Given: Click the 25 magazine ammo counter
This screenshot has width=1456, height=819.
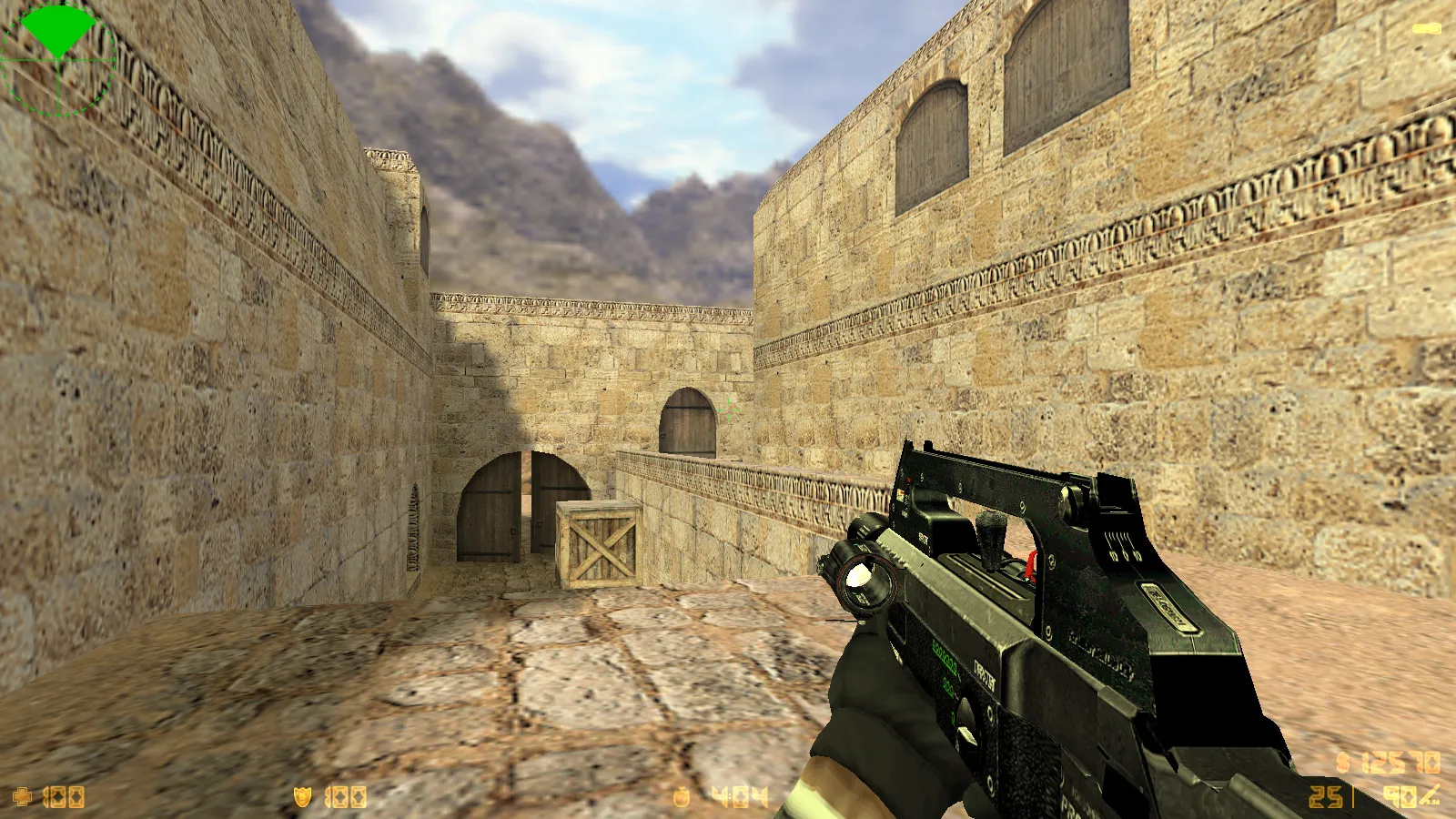Looking at the screenshot, I should coord(1325,797).
